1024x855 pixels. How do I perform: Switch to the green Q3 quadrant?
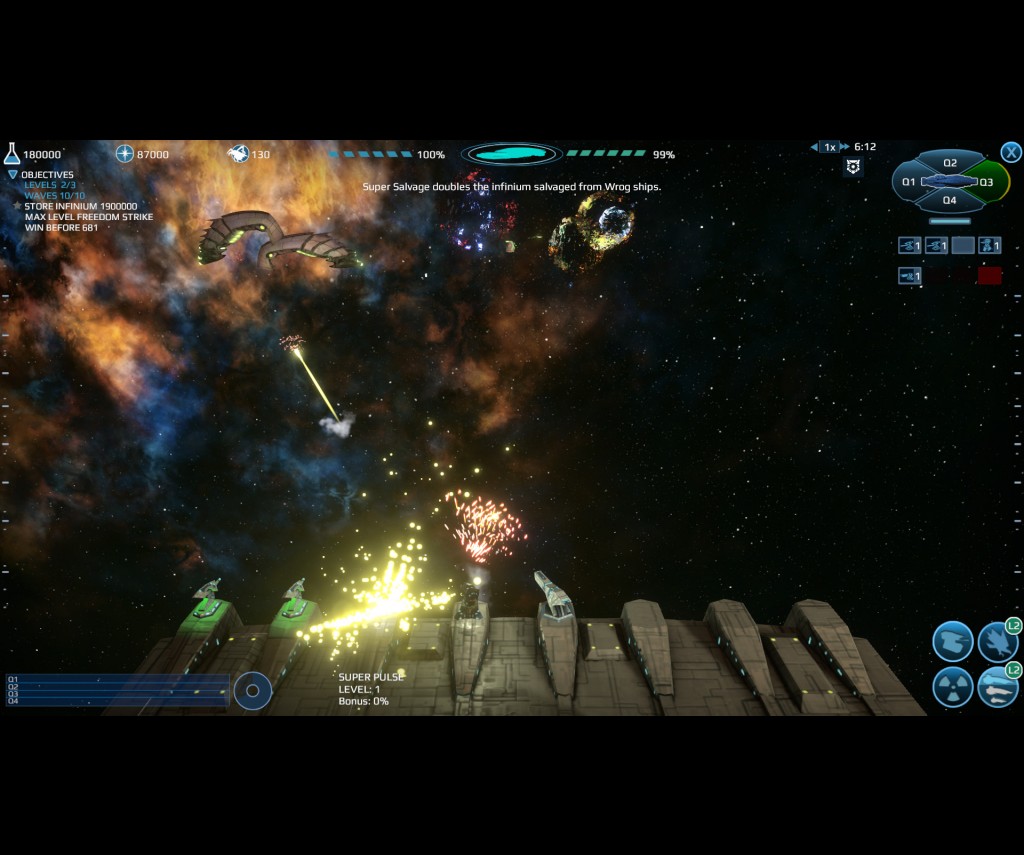coord(987,182)
